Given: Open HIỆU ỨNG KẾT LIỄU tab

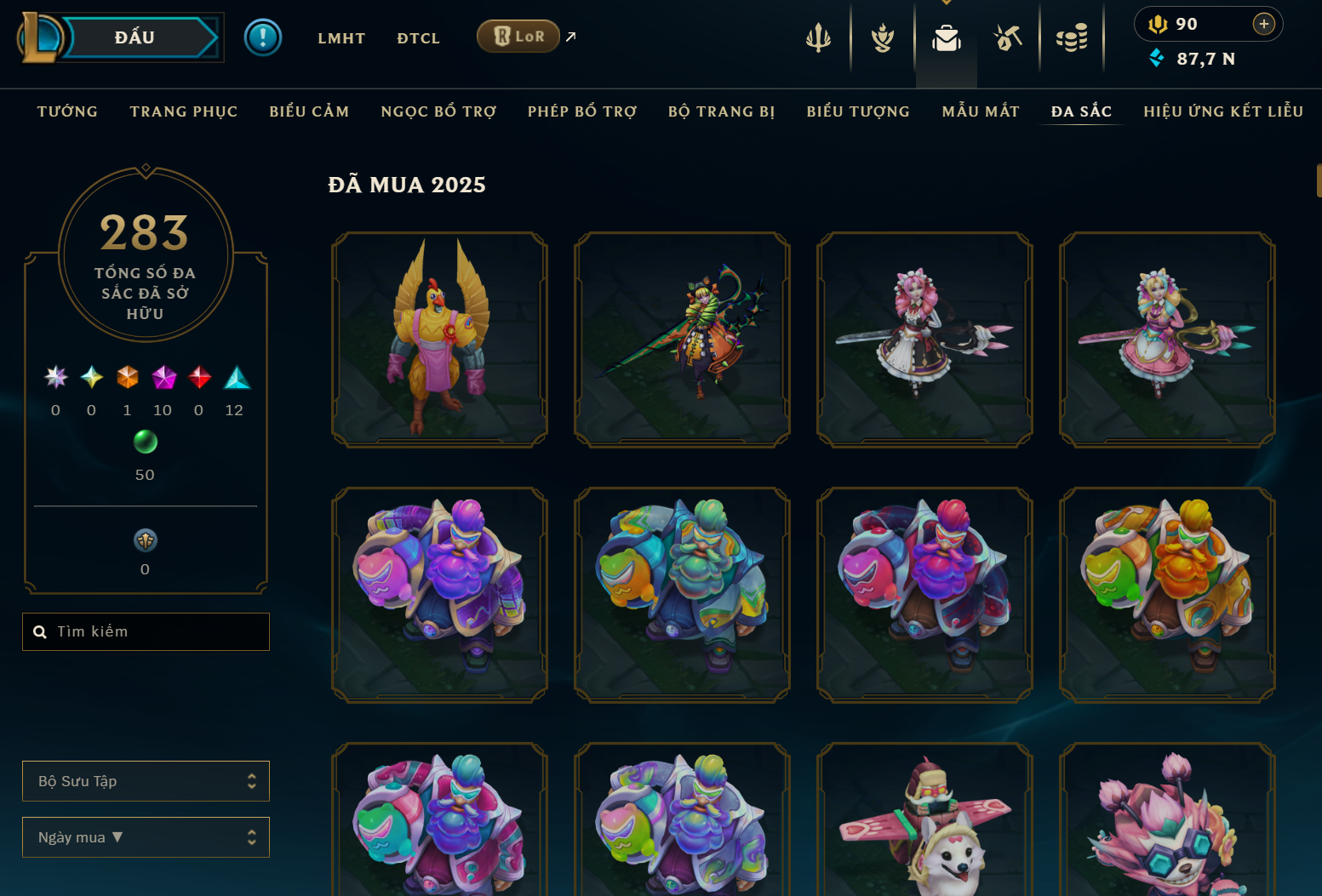Looking at the screenshot, I should pyautogui.click(x=1223, y=111).
